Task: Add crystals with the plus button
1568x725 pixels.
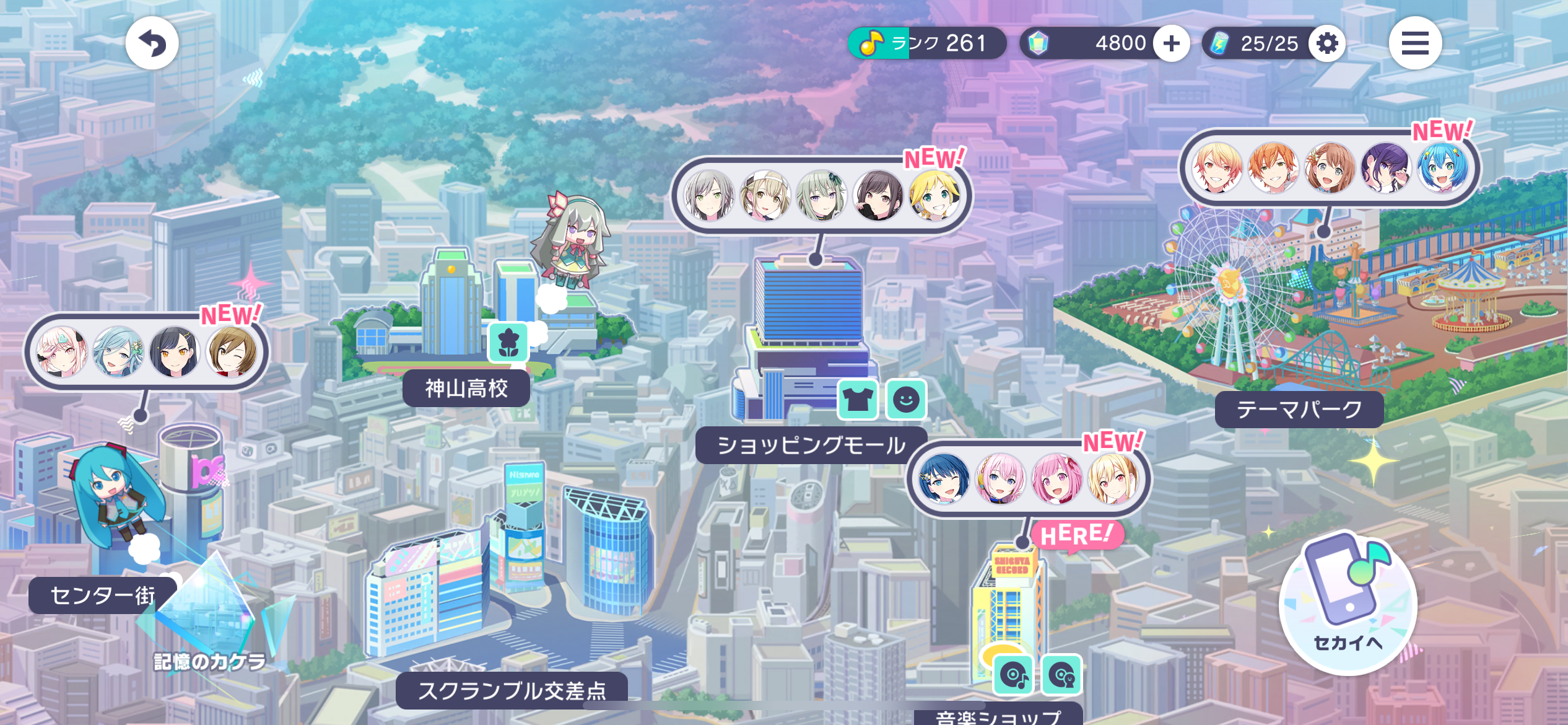Action: [x=1171, y=43]
